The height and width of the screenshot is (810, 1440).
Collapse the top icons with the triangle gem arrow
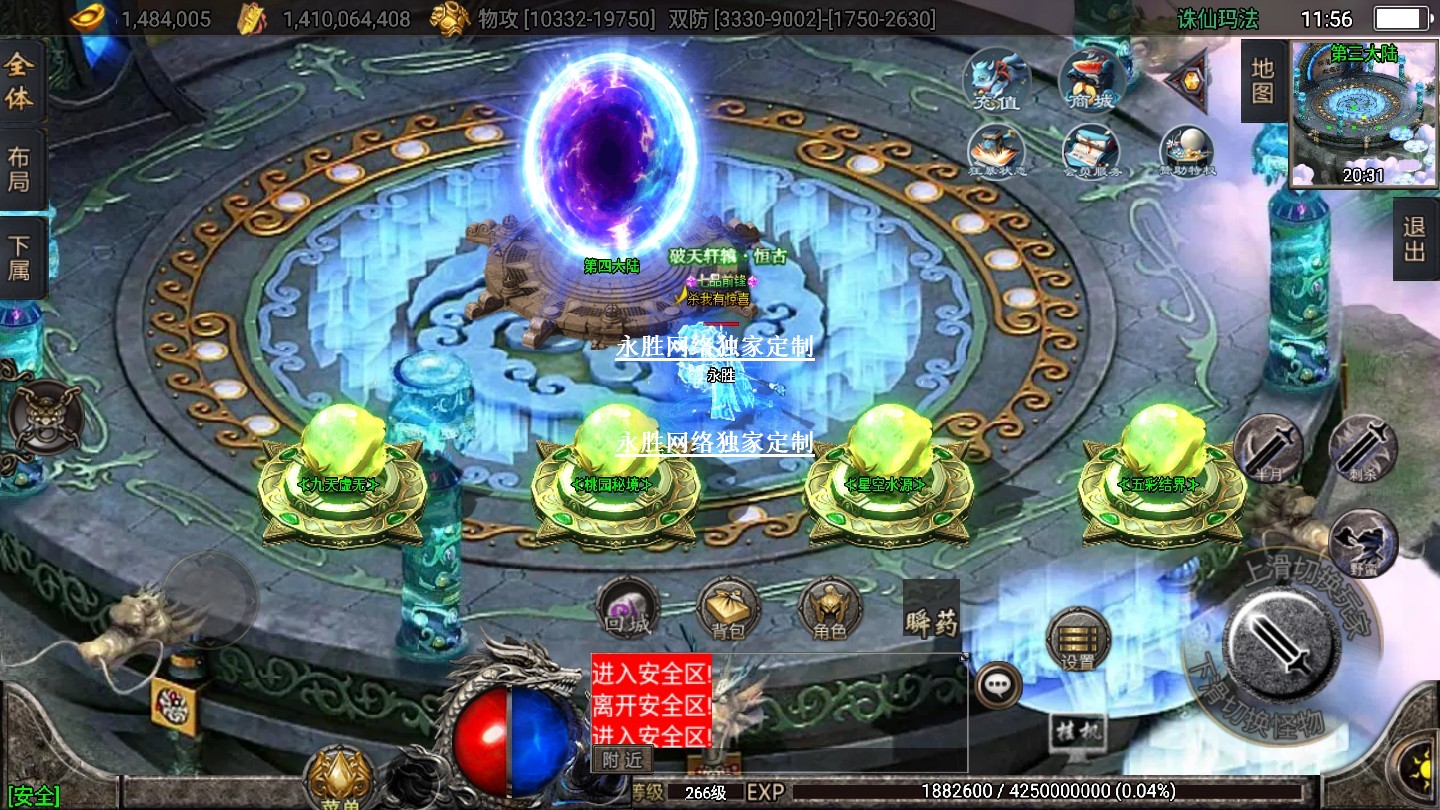[x=1188, y=79]
